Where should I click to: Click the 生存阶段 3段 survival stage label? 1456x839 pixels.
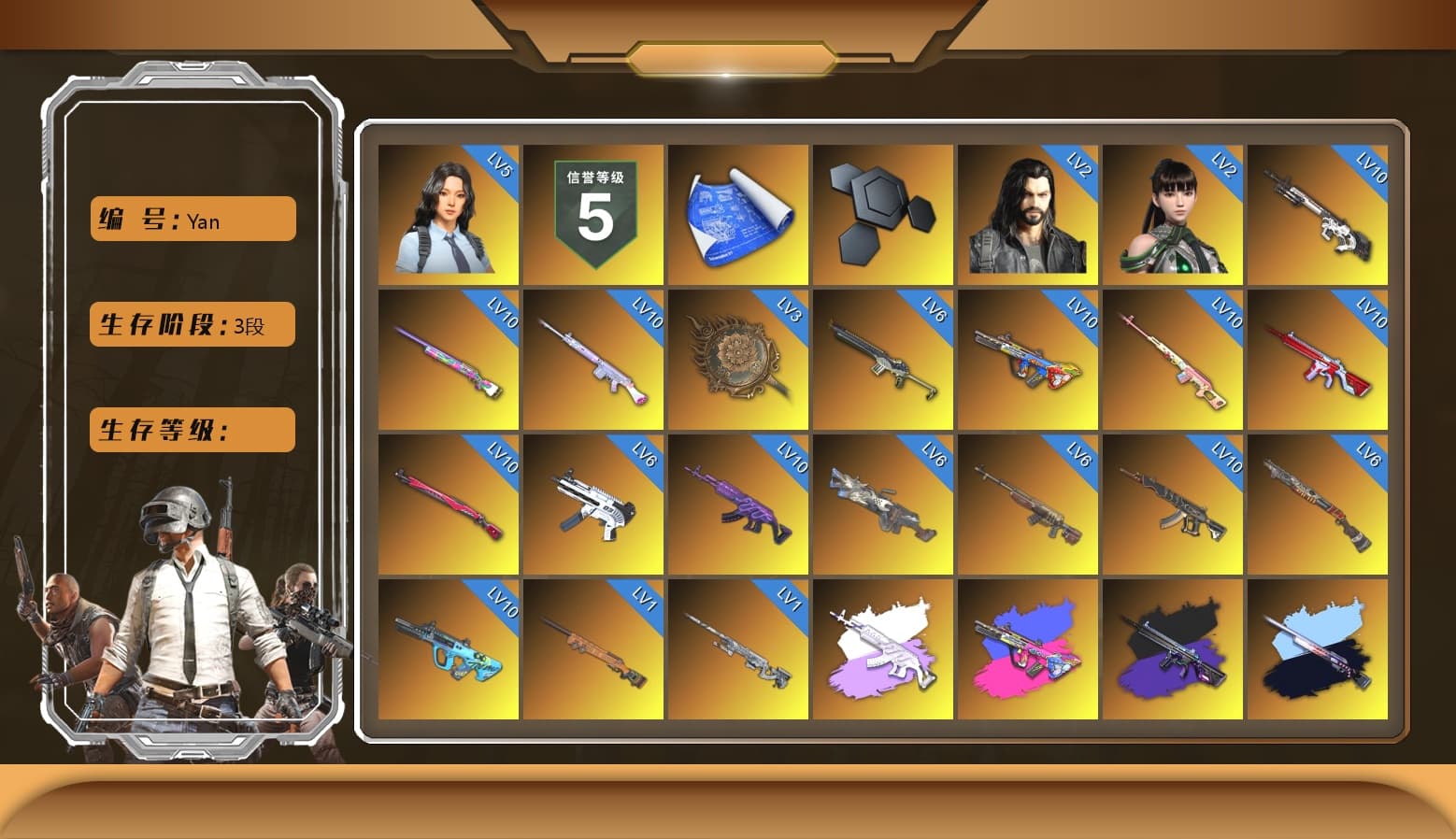pos(191,324)
